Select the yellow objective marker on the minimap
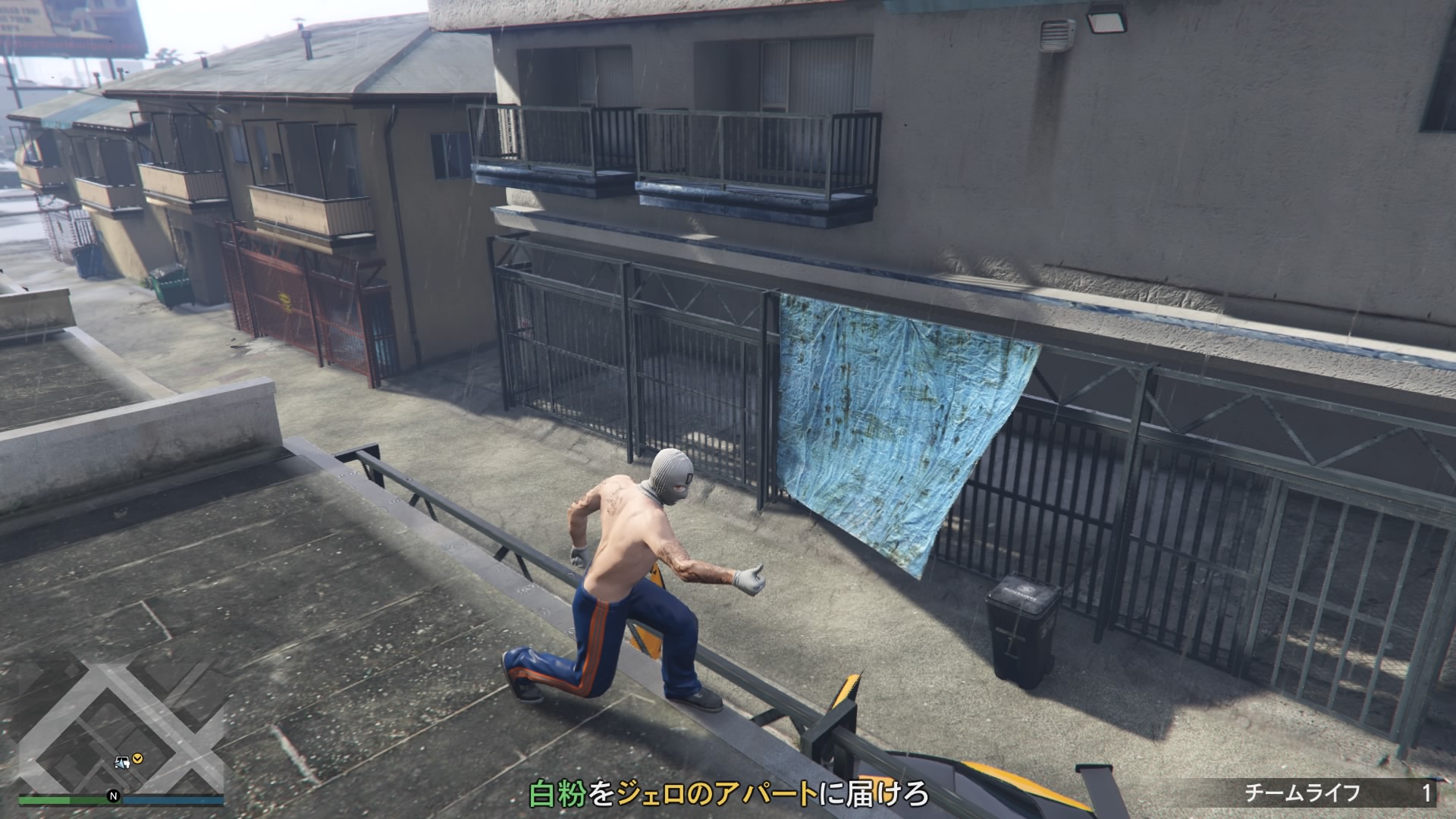 tap(137, 758)
